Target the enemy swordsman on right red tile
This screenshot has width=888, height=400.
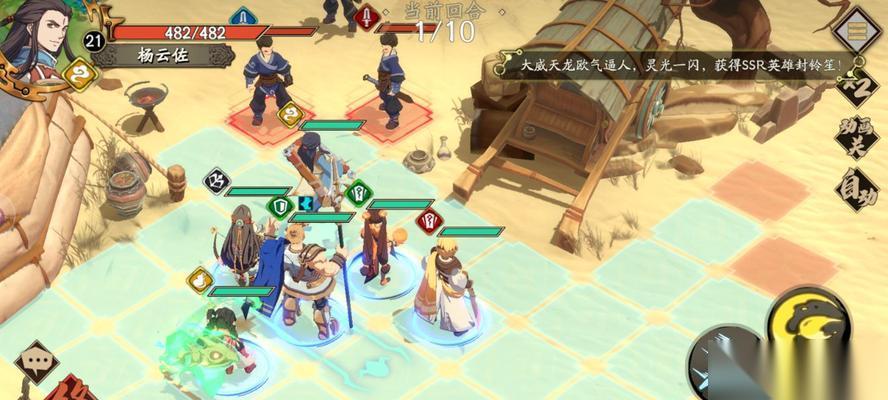click(x=388, y=79)
